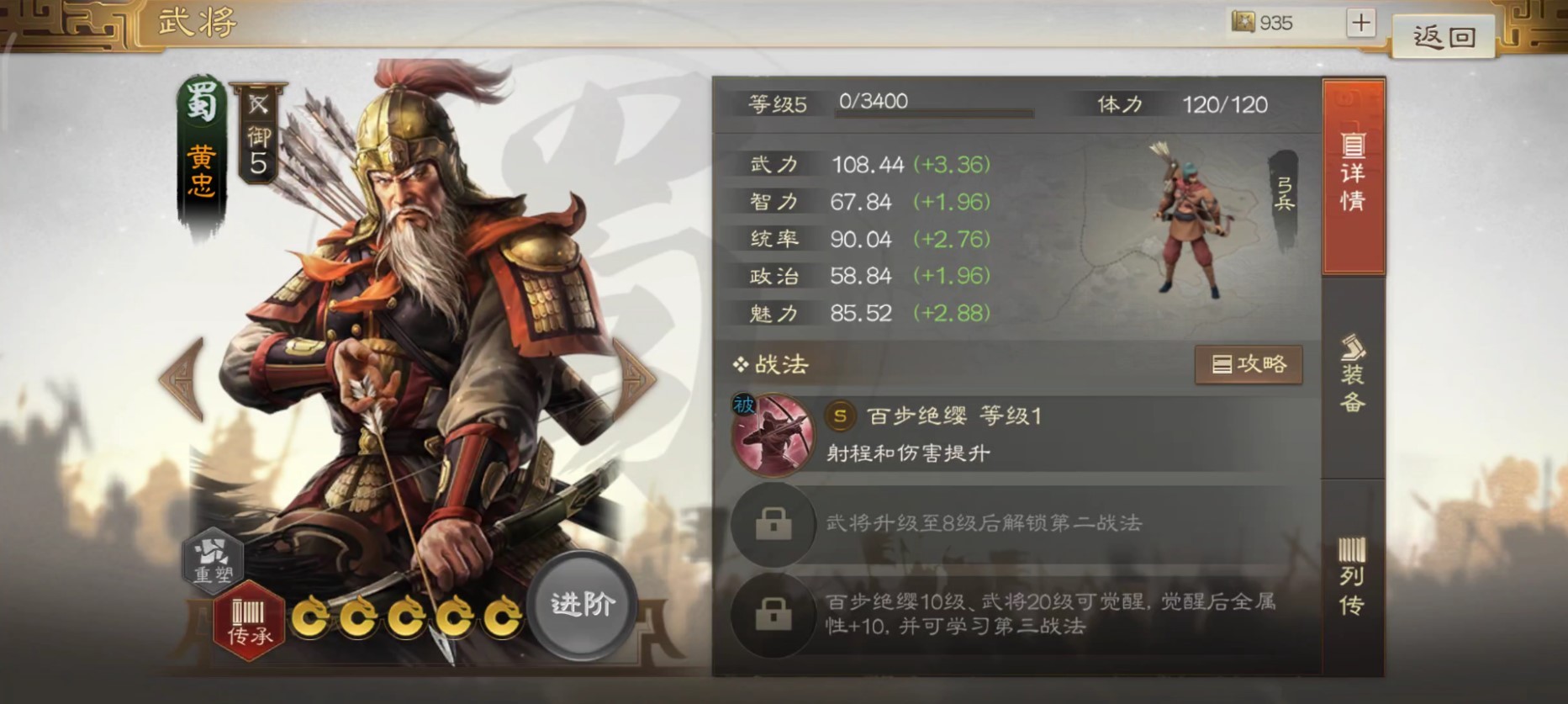
Task: Select the 重塑 (reshape) icon
Action: 213,562
